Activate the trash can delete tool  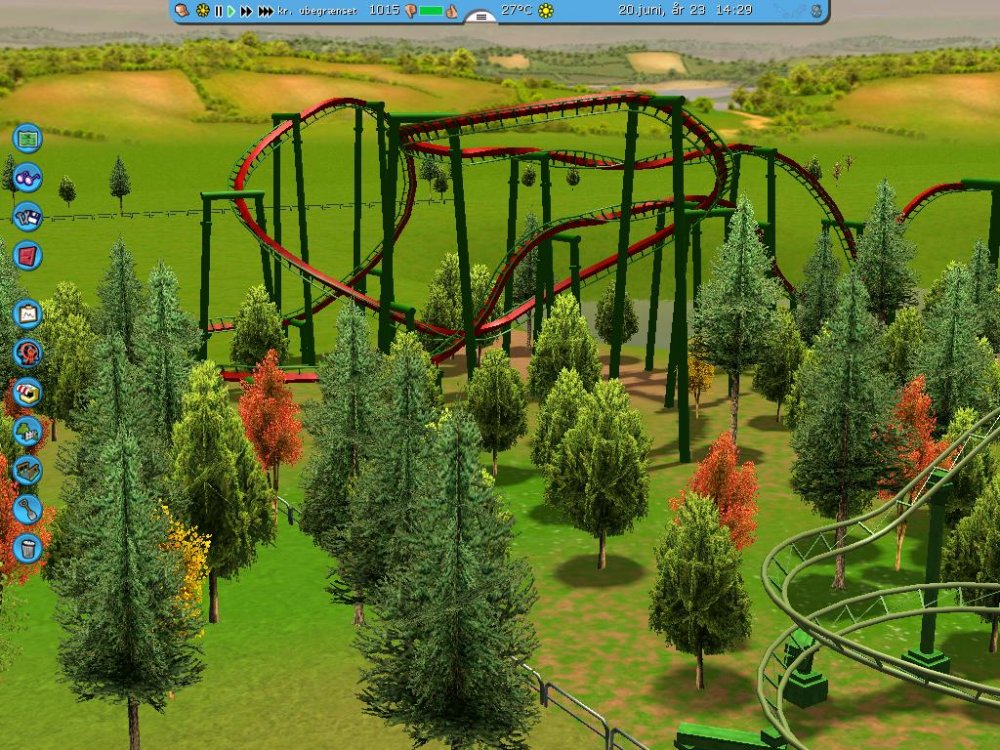click(x=27, y=548)
